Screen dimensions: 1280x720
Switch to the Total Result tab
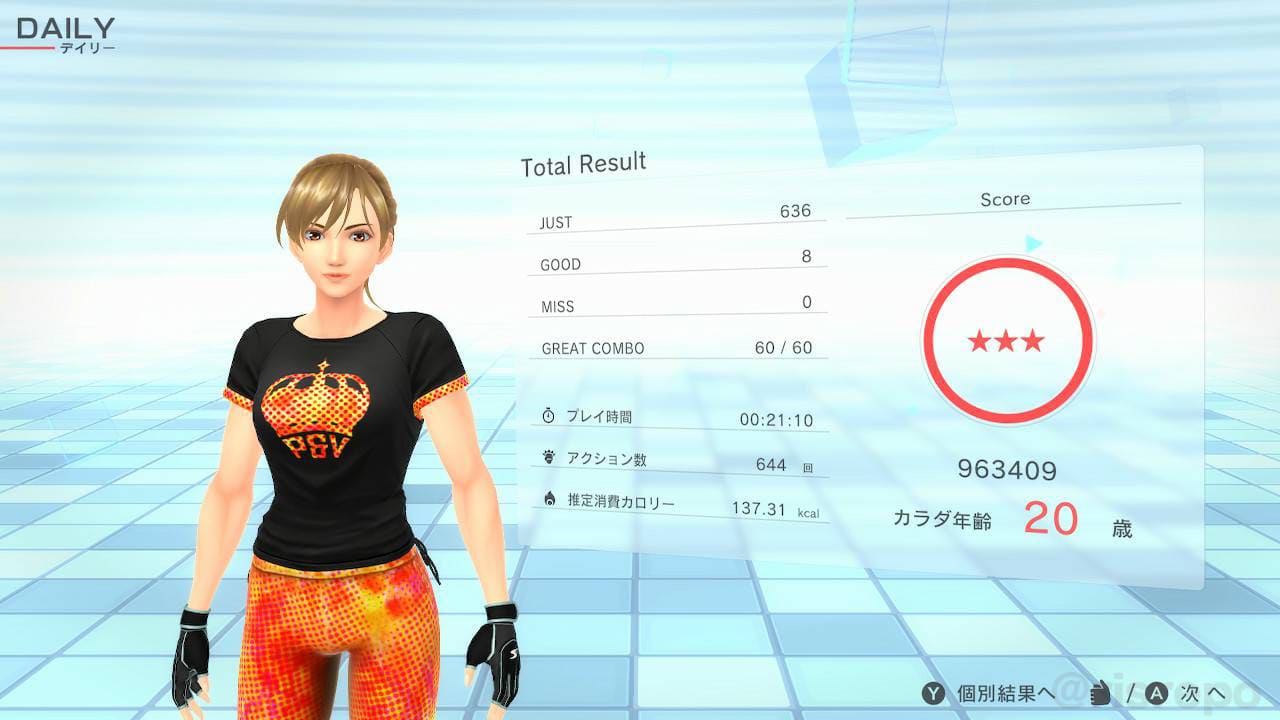[583, 163]
